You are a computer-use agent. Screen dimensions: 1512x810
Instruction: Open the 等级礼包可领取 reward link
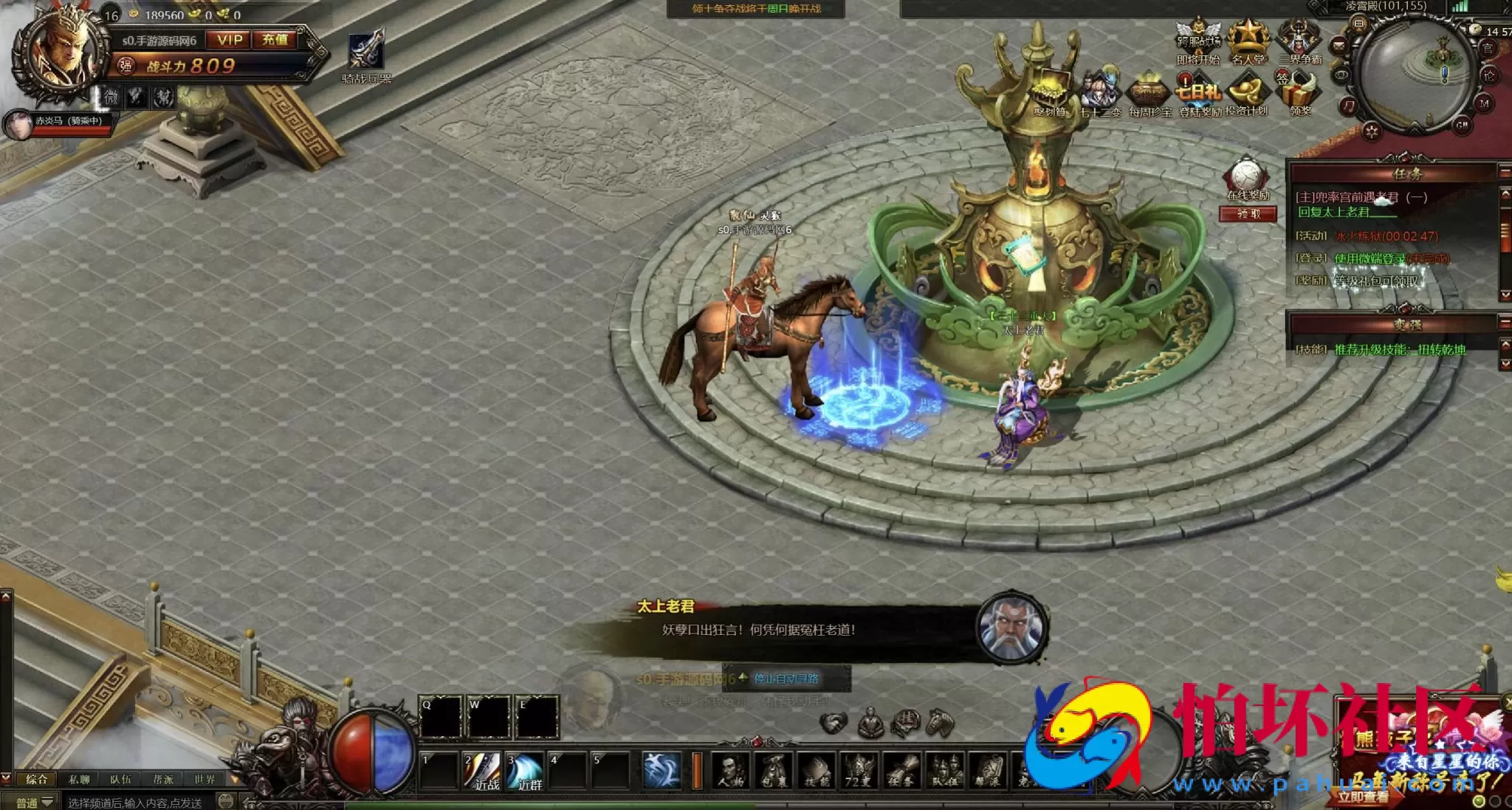[1376, 281]
